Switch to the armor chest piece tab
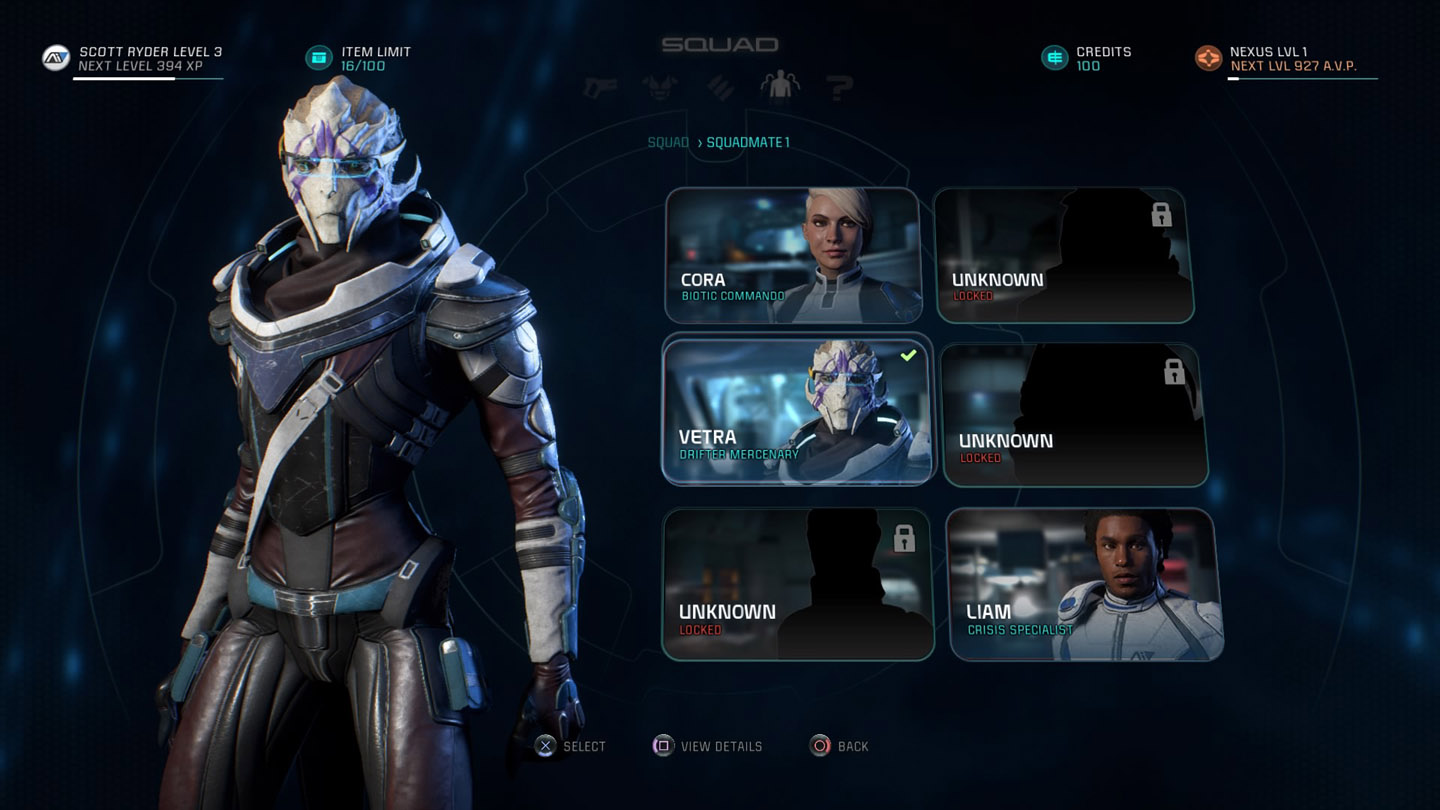 click(661, 88)
